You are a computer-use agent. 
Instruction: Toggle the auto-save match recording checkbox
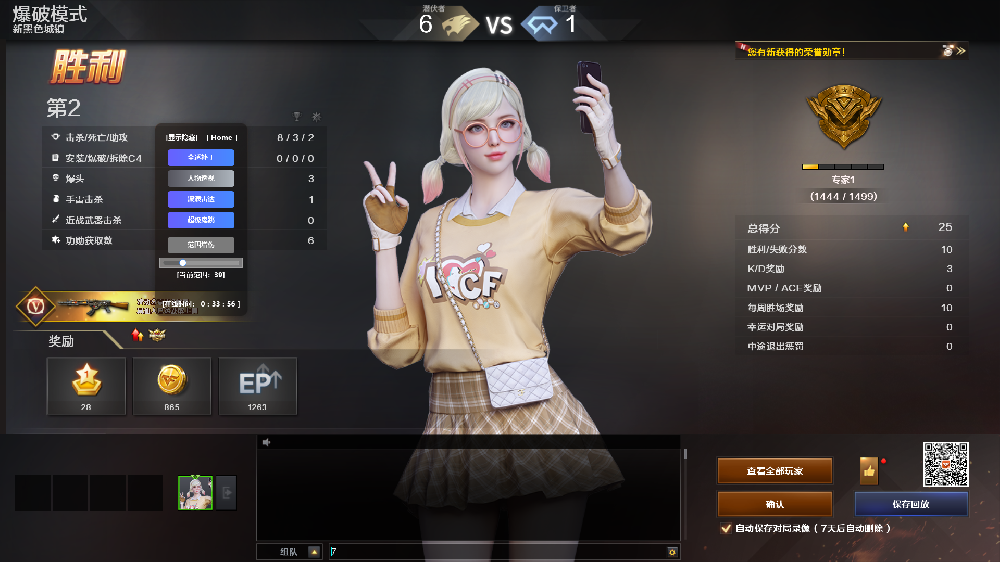(x=726, y=528)
